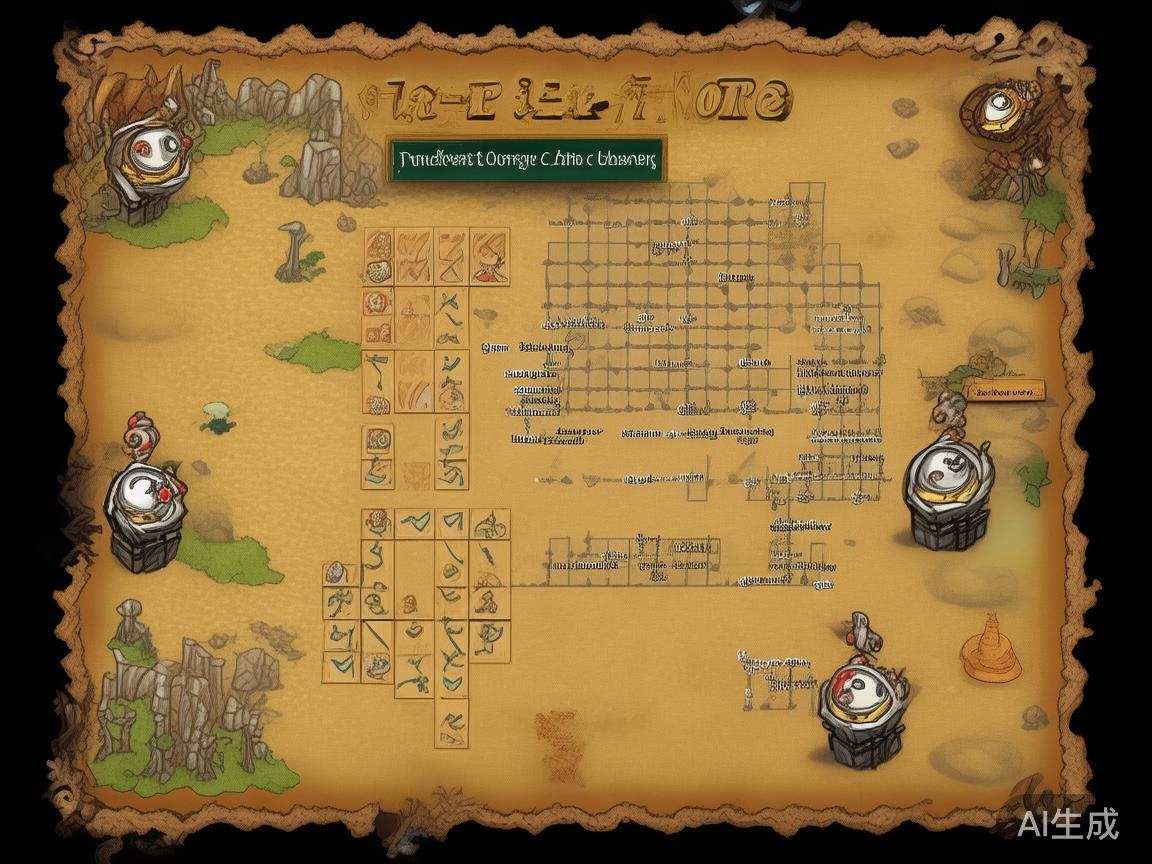Viewport: 1152px width, 864px height.
Task: Select the small orange wooden label sign
Action: click(x=1004, y=391)
